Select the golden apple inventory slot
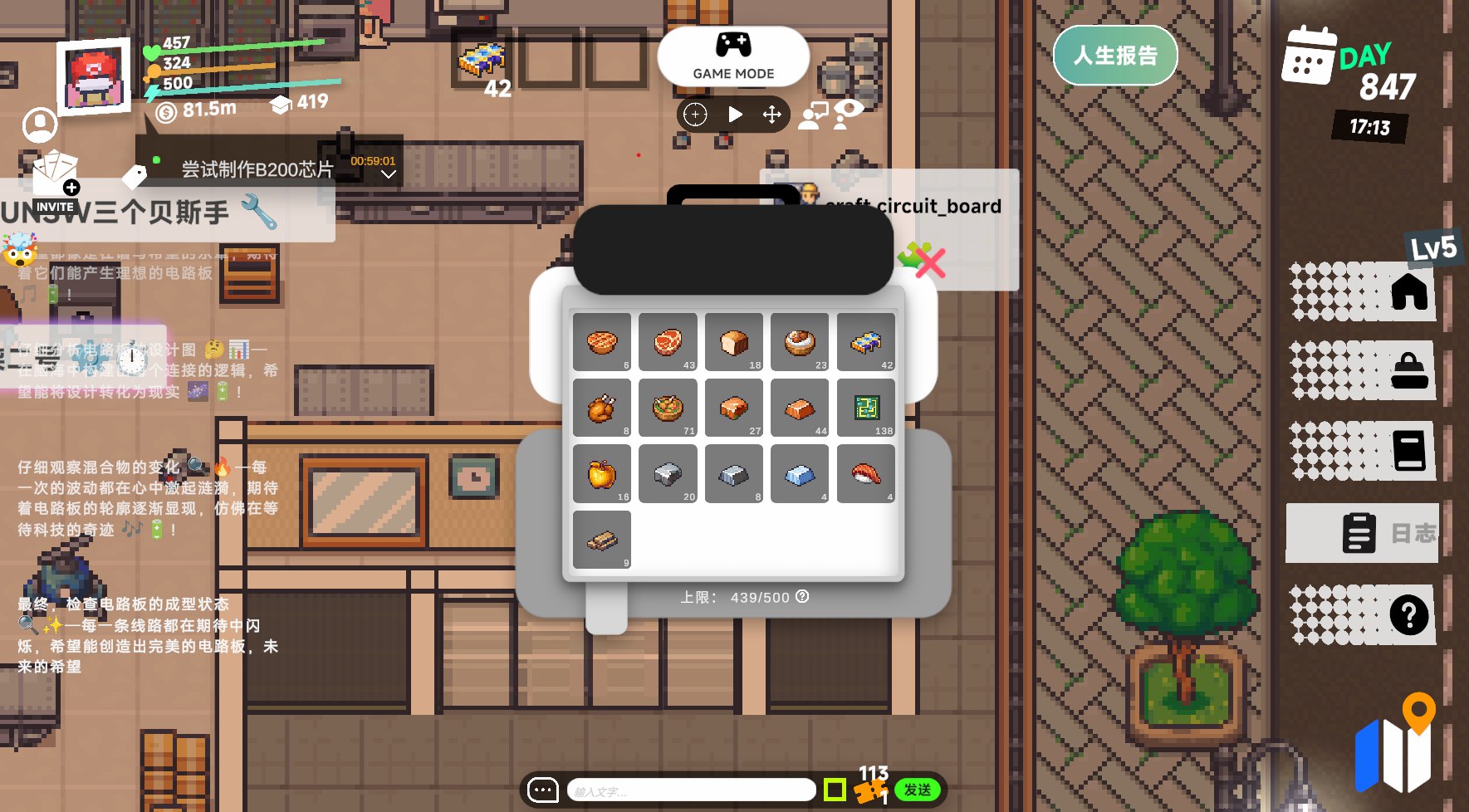1469x812 pixels. click(x=602, y=474)
